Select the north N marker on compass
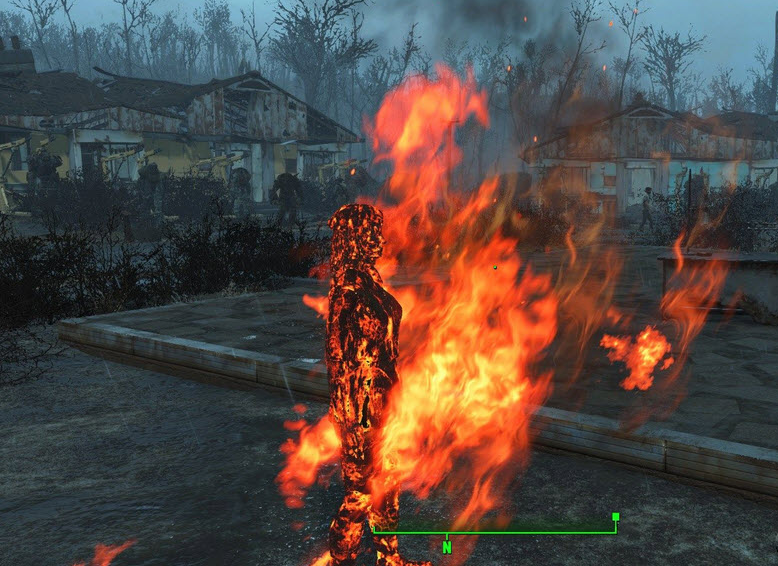 [447, 547]
